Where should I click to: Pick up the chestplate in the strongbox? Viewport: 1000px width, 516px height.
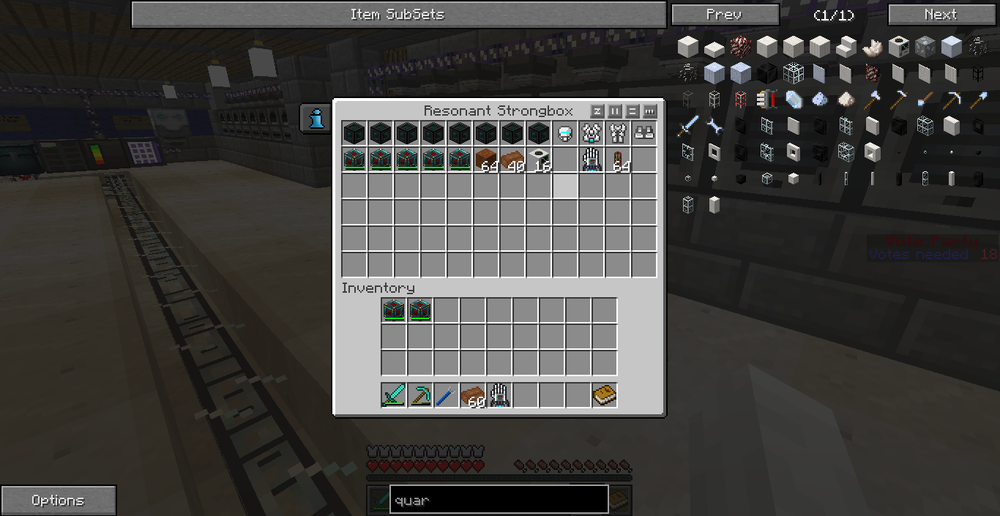592,133
